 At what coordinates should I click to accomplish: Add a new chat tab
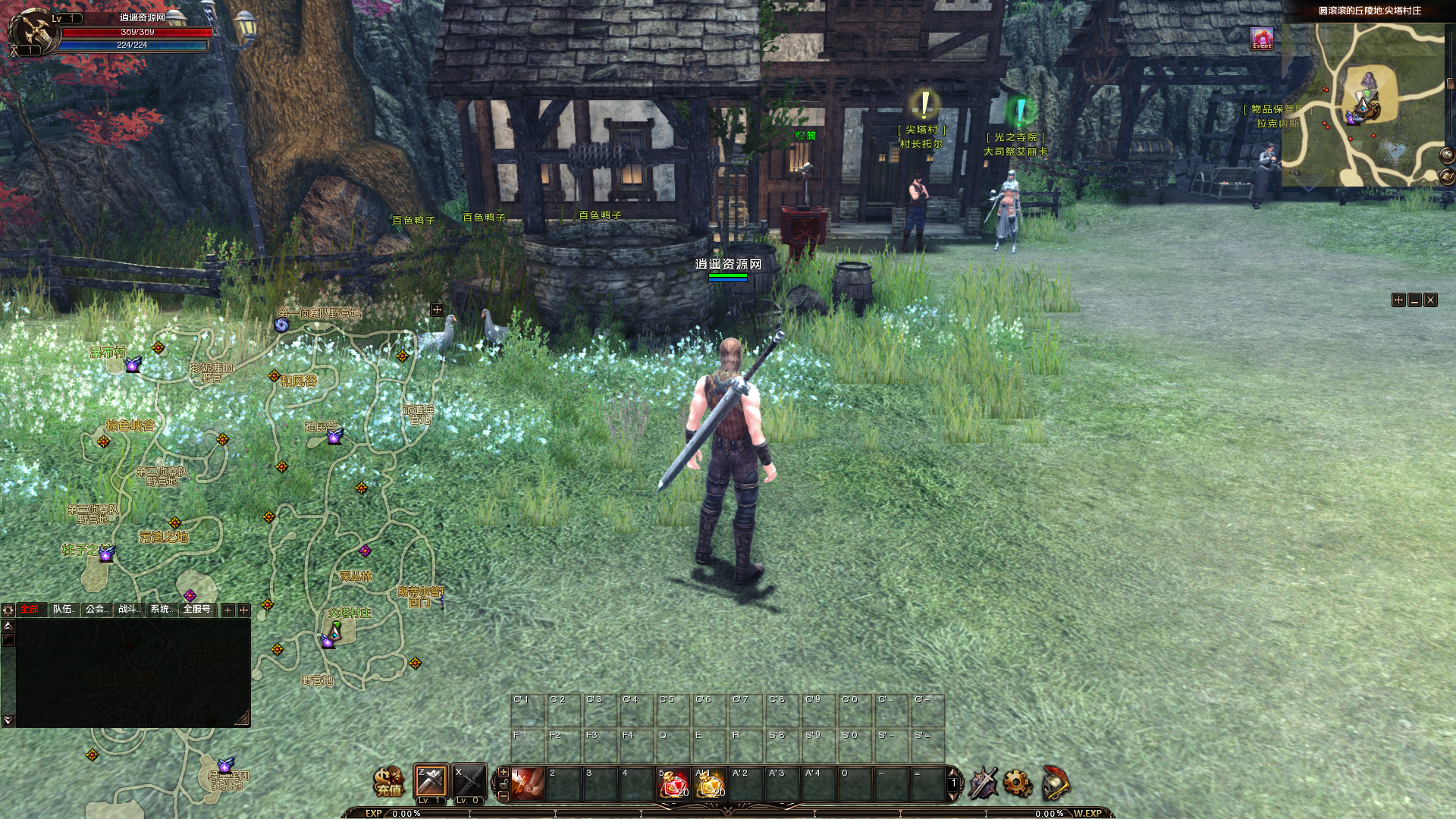pyautogui.click(x=227, y=610)
